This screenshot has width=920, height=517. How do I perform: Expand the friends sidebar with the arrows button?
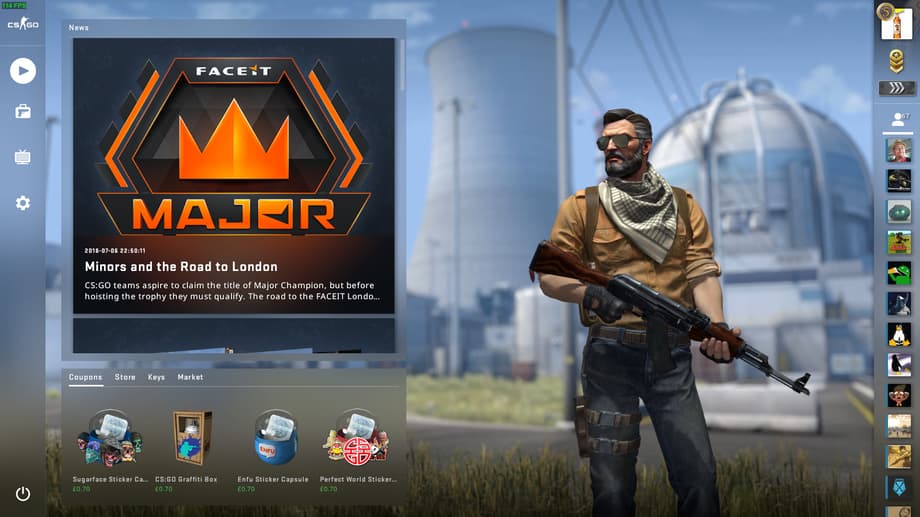pos(896,88)
